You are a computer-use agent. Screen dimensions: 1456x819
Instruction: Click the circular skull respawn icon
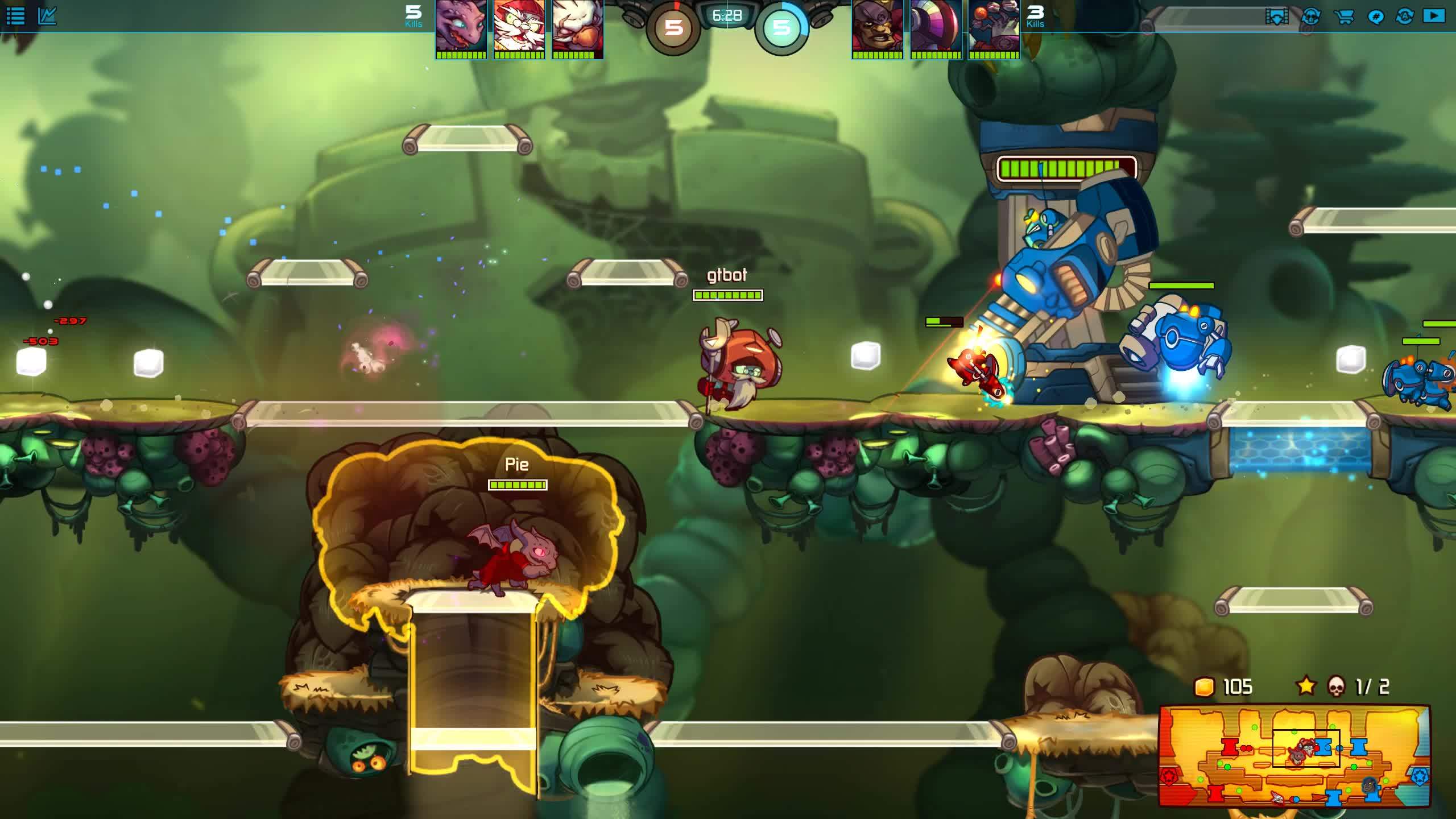coord(1311,16)
